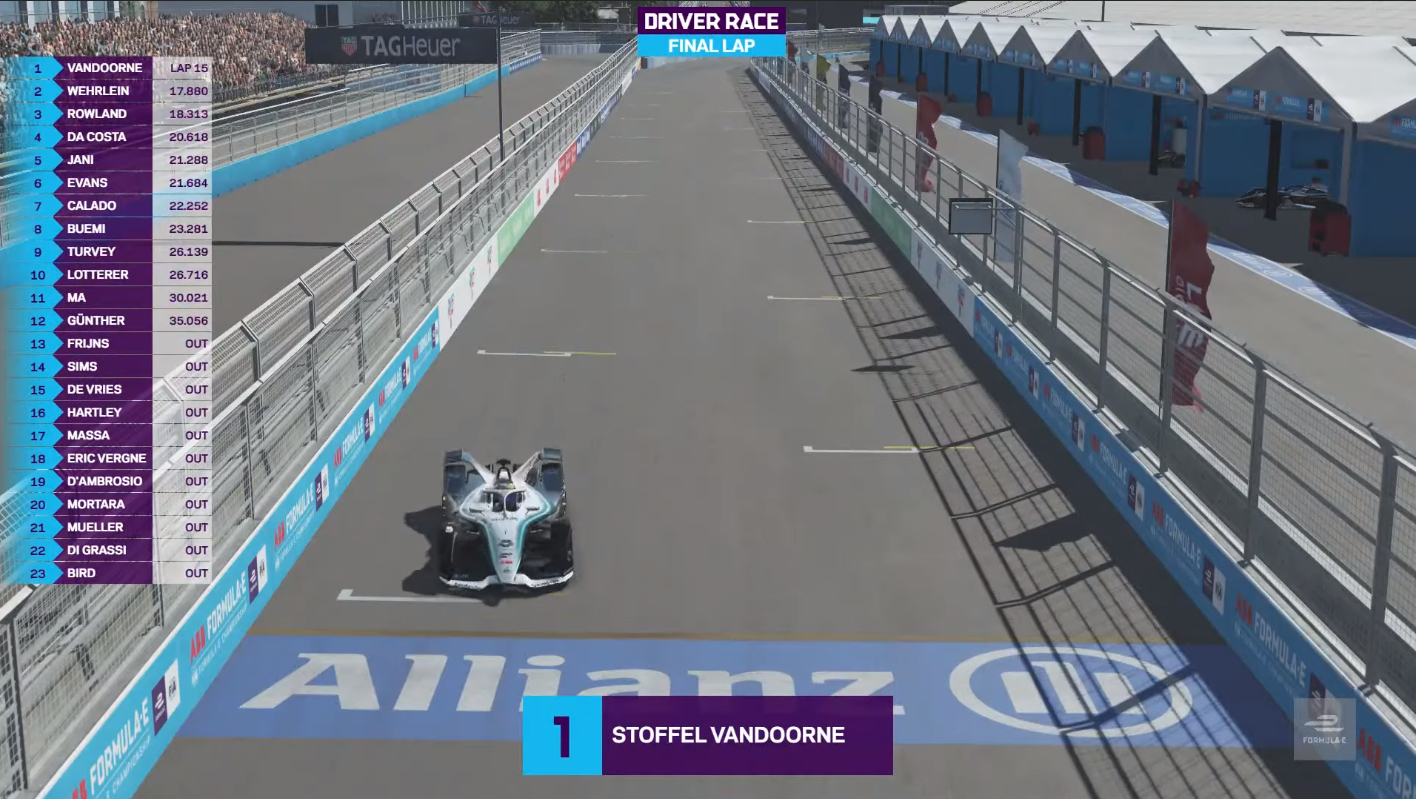
Task: Select Turvey from the timing tower
Action: tap(108, 252)
